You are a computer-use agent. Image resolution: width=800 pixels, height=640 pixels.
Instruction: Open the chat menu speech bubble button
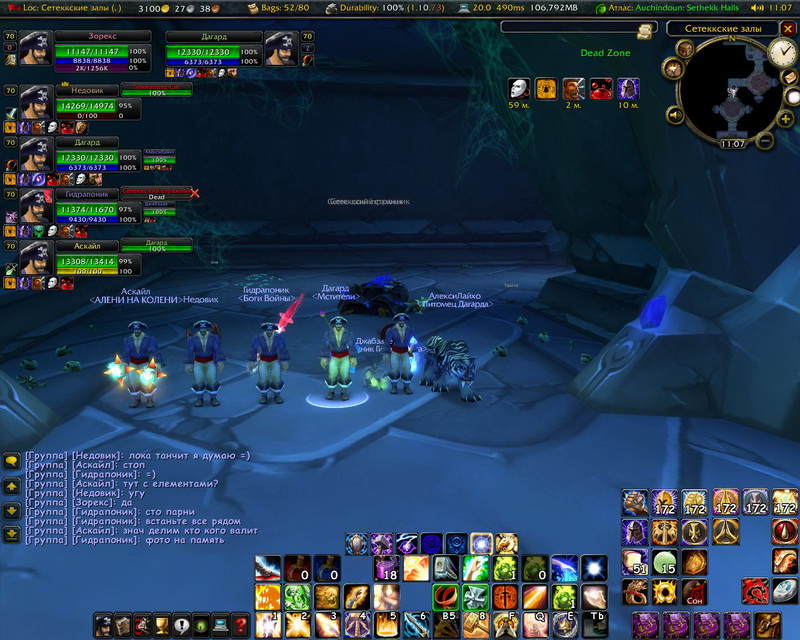pyautogui.click(x=11, y=461)
